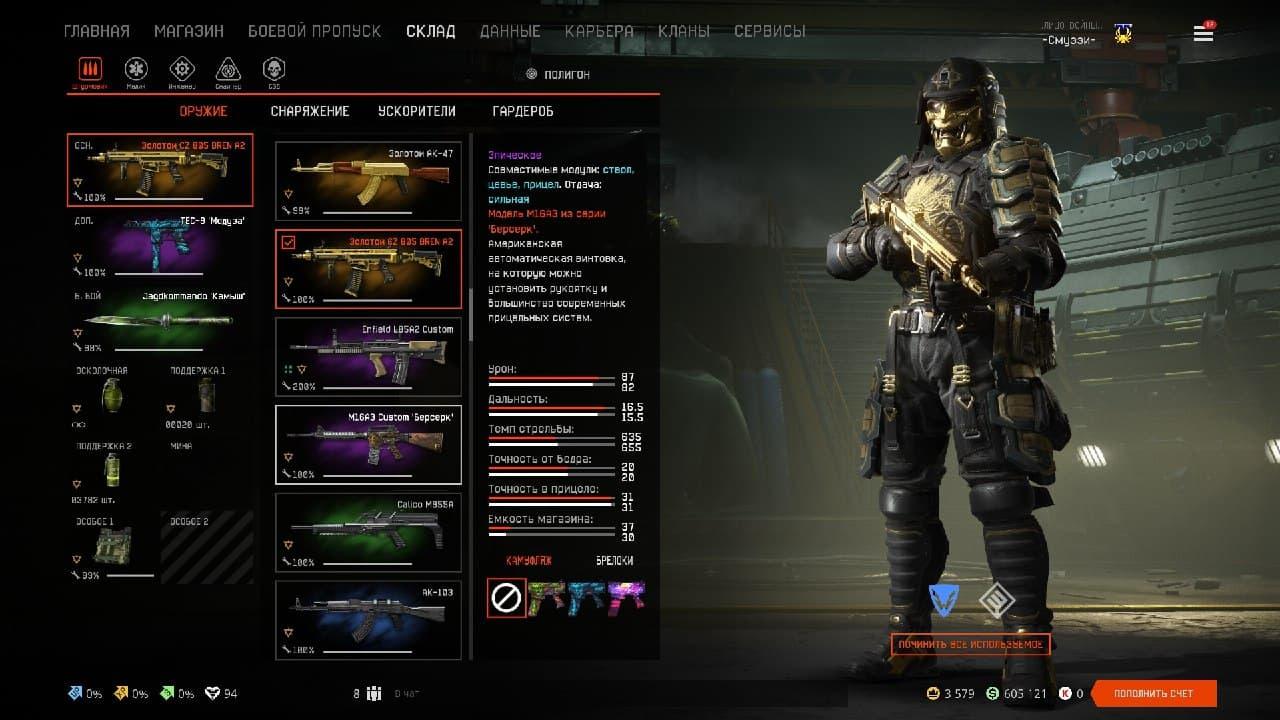Image resolution: width=1280 pixels, height=720 pixels.
Task: Open the hamburger menu icon
Action: point(1203,34)
